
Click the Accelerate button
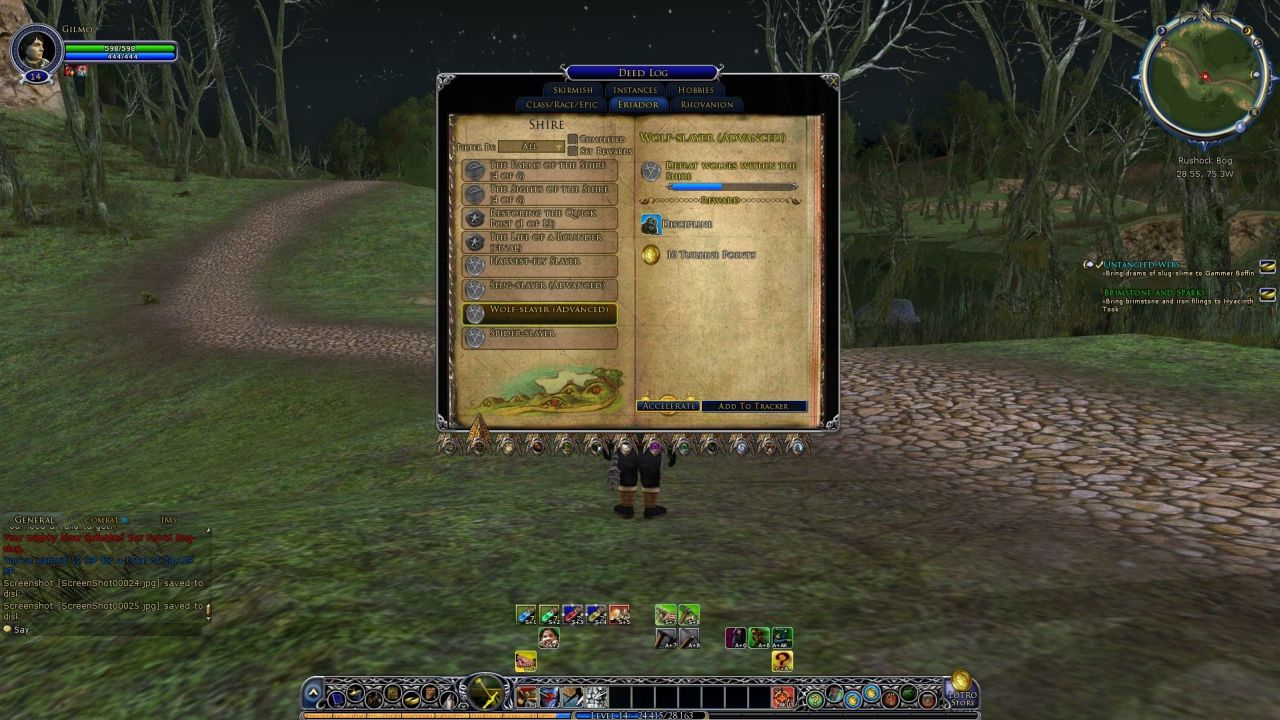[x=667, y=406]
